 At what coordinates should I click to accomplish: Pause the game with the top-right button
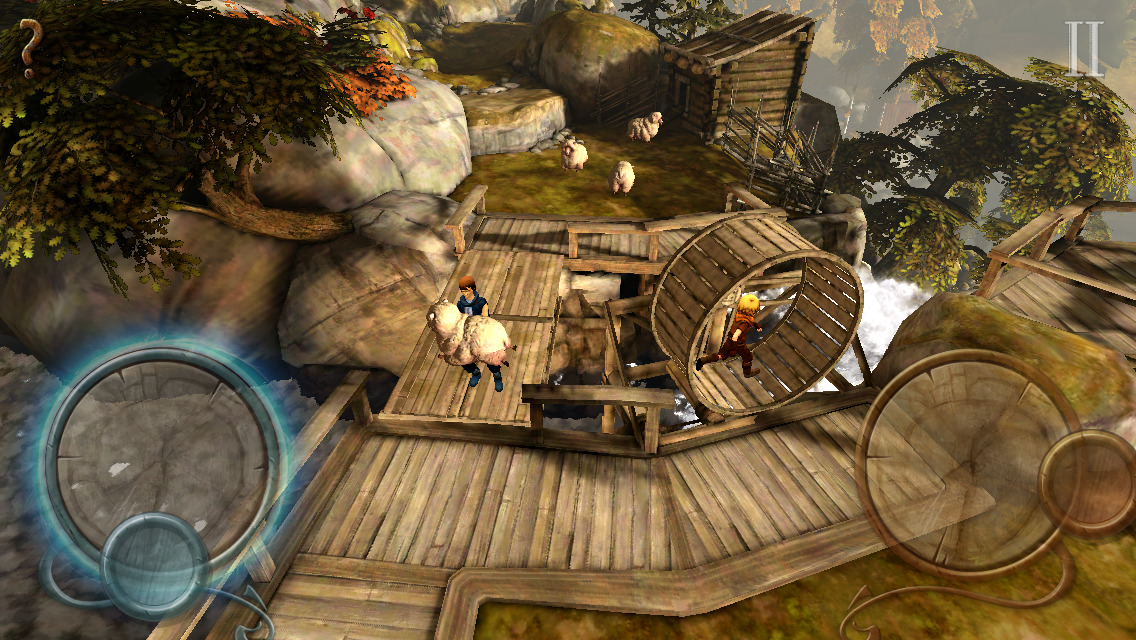click(x=1084, y=49)
